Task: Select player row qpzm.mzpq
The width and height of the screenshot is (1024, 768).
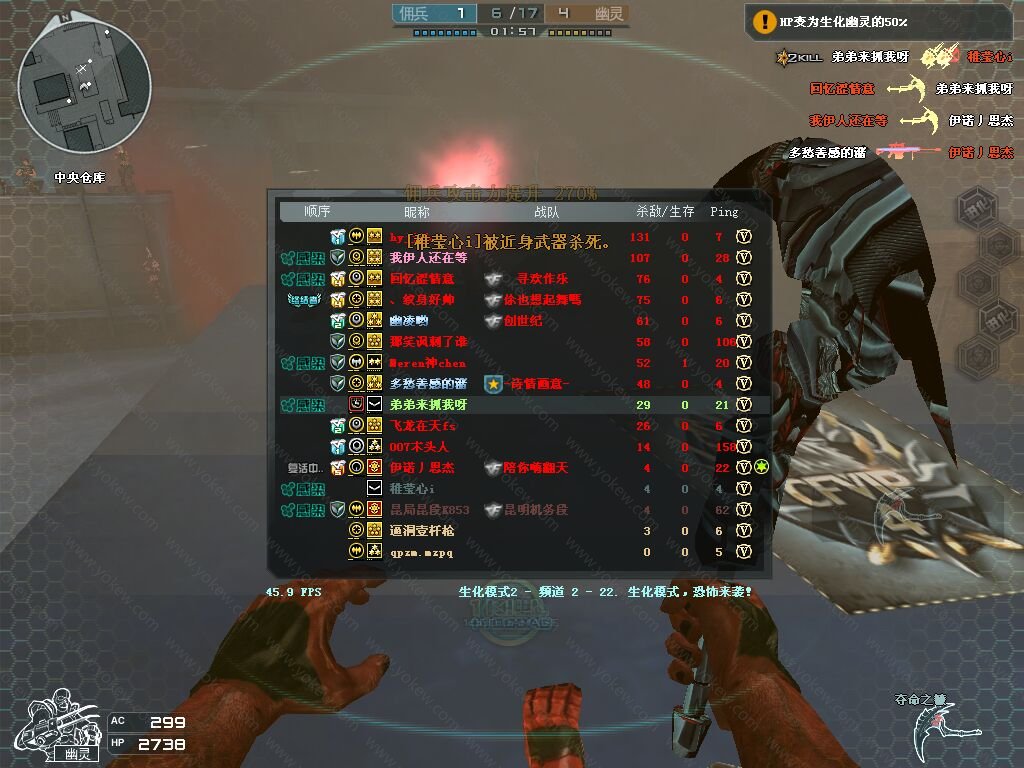Action: point(421,552)
